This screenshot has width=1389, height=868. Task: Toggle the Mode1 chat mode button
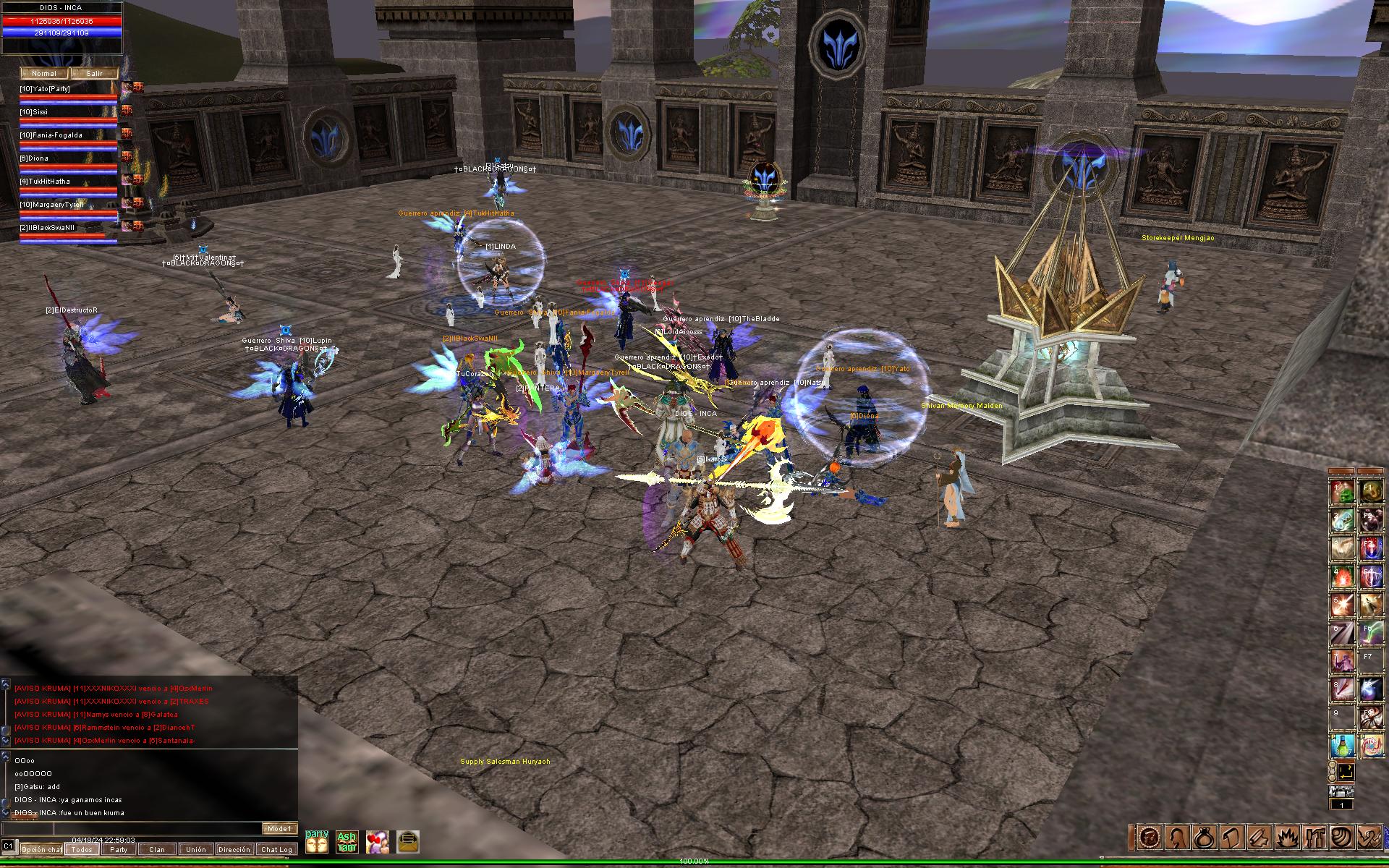click(279, 829)
